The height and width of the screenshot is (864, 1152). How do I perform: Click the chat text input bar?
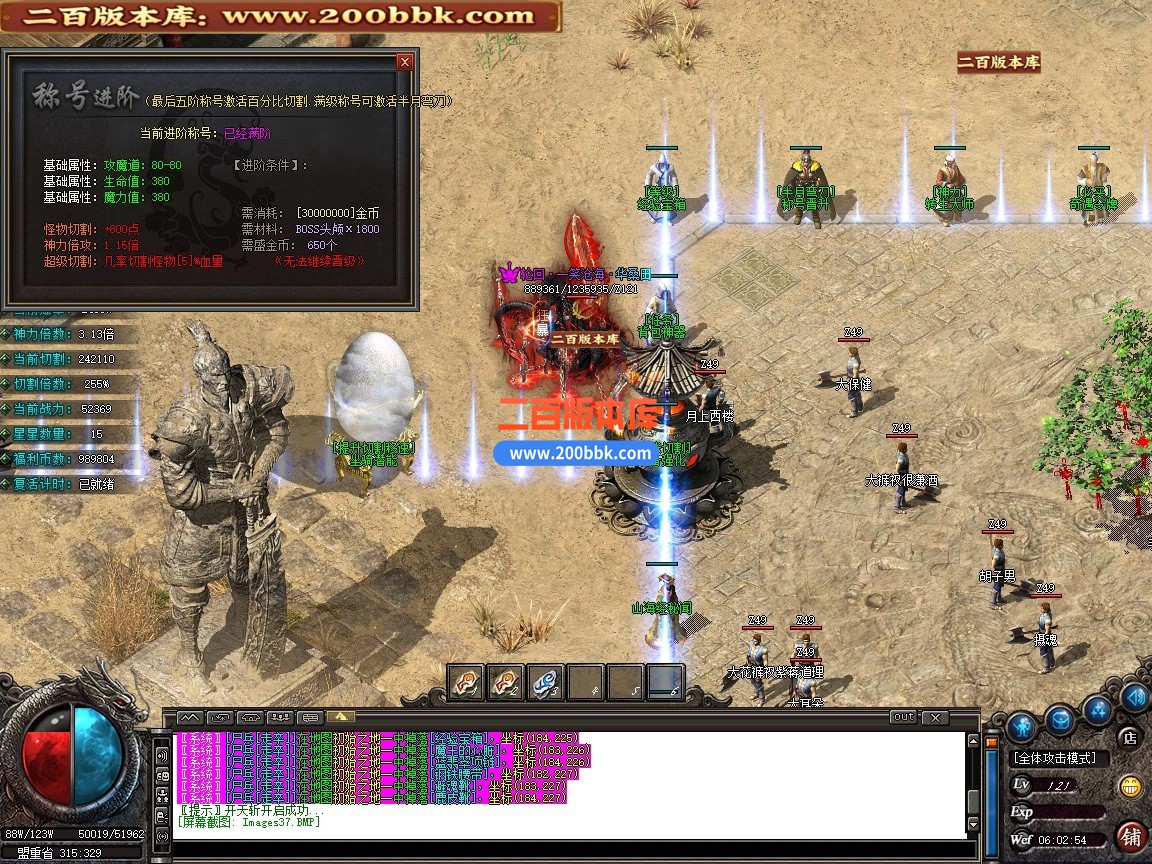(570, 848)
